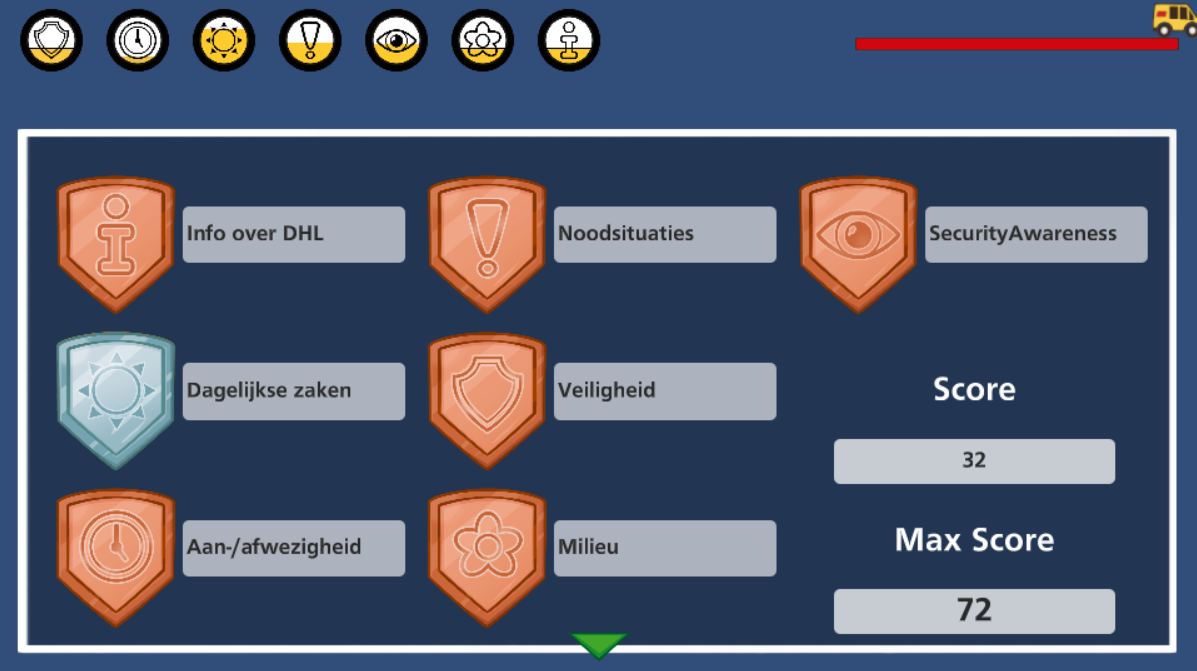Select the round flower icon in top bar
The image size is (1197, 671).
[x=482, y=40]
